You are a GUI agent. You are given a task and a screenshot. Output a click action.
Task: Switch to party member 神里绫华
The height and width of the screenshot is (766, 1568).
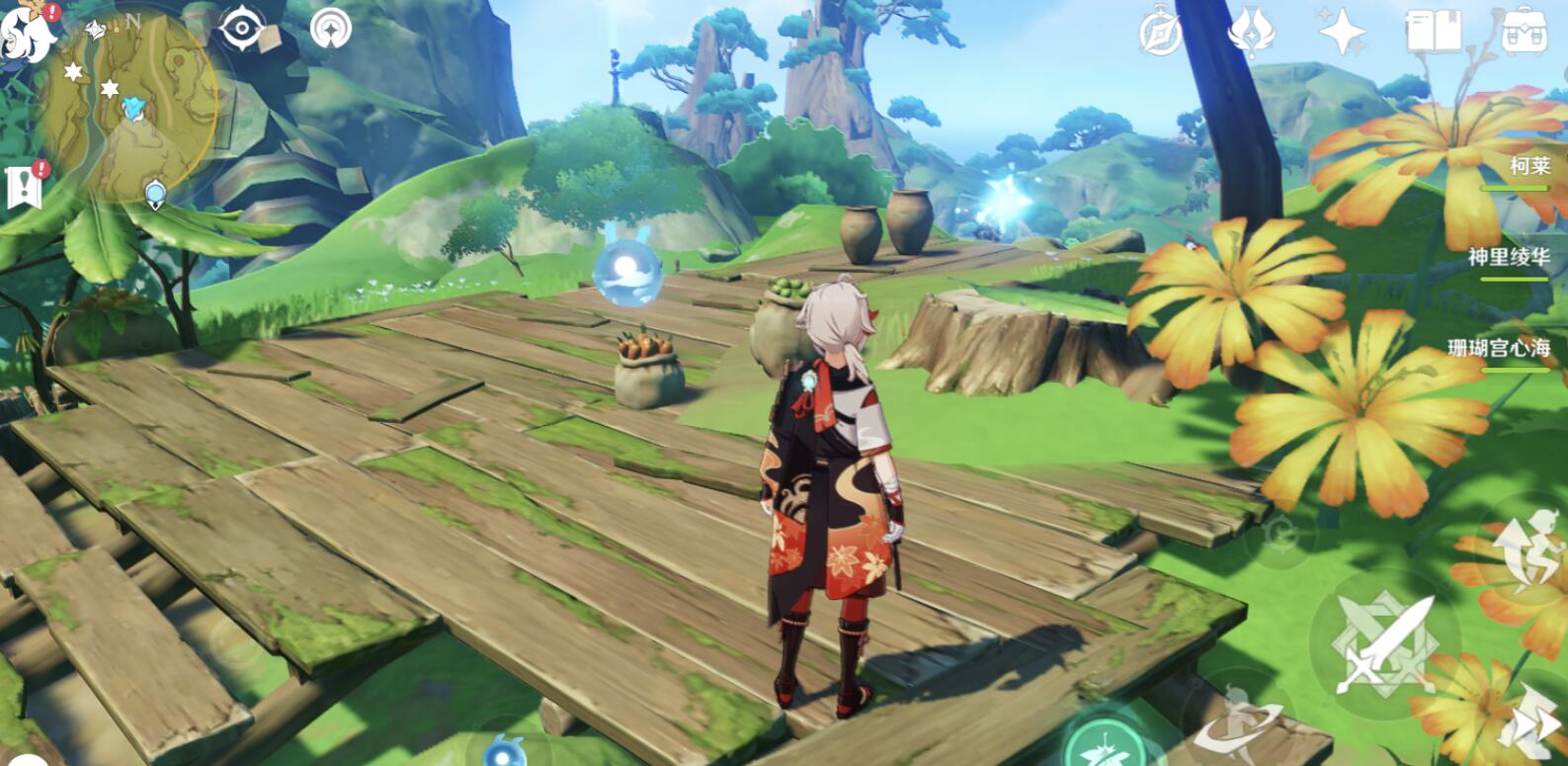[x=1508, y=259]
